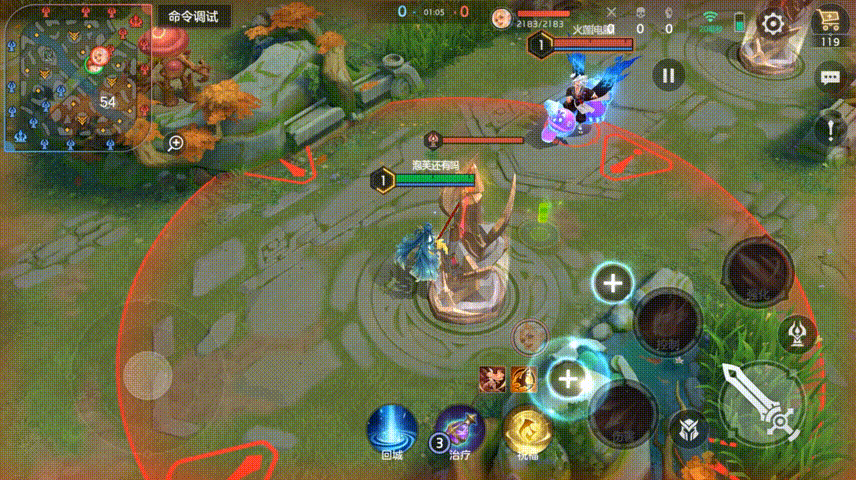Open the chat message bubble
Image resolution: width=856 pixels, height=480 pixels.
coord(829,77)
